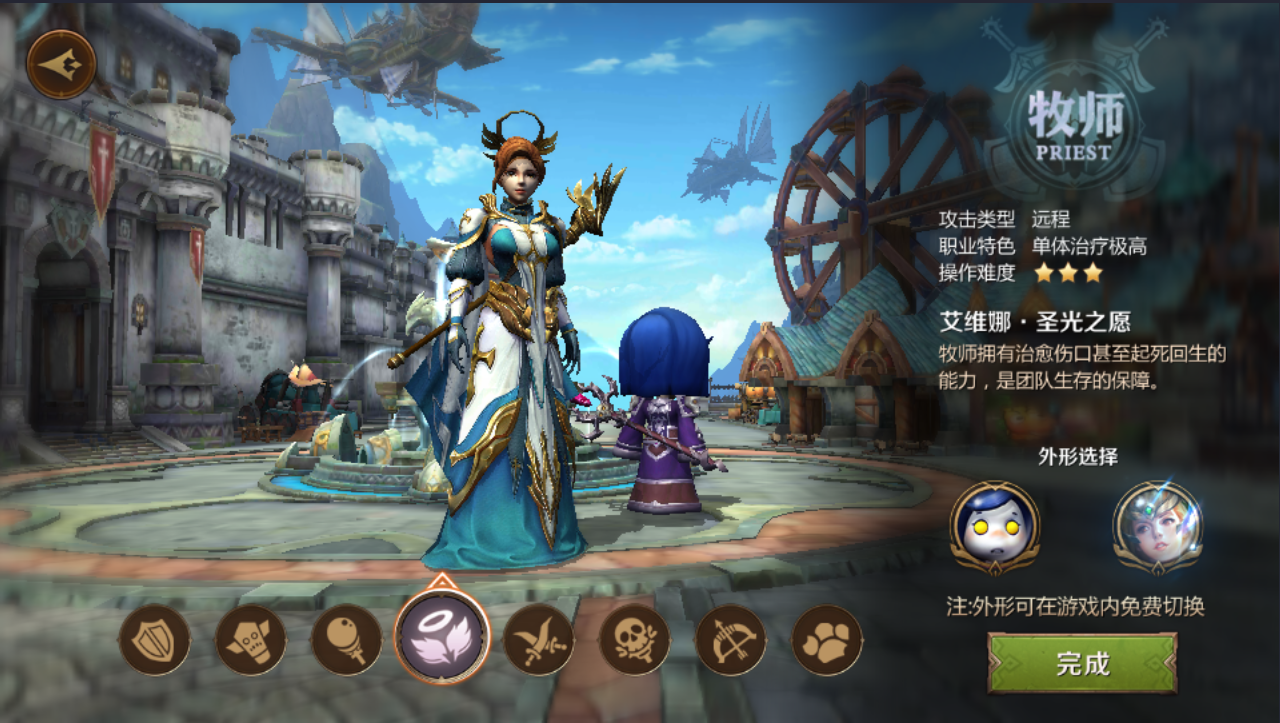1280x723 pixels.
Task: Select the realistic blonde woman appearance portrait
Action: [x=1157, y=527]
